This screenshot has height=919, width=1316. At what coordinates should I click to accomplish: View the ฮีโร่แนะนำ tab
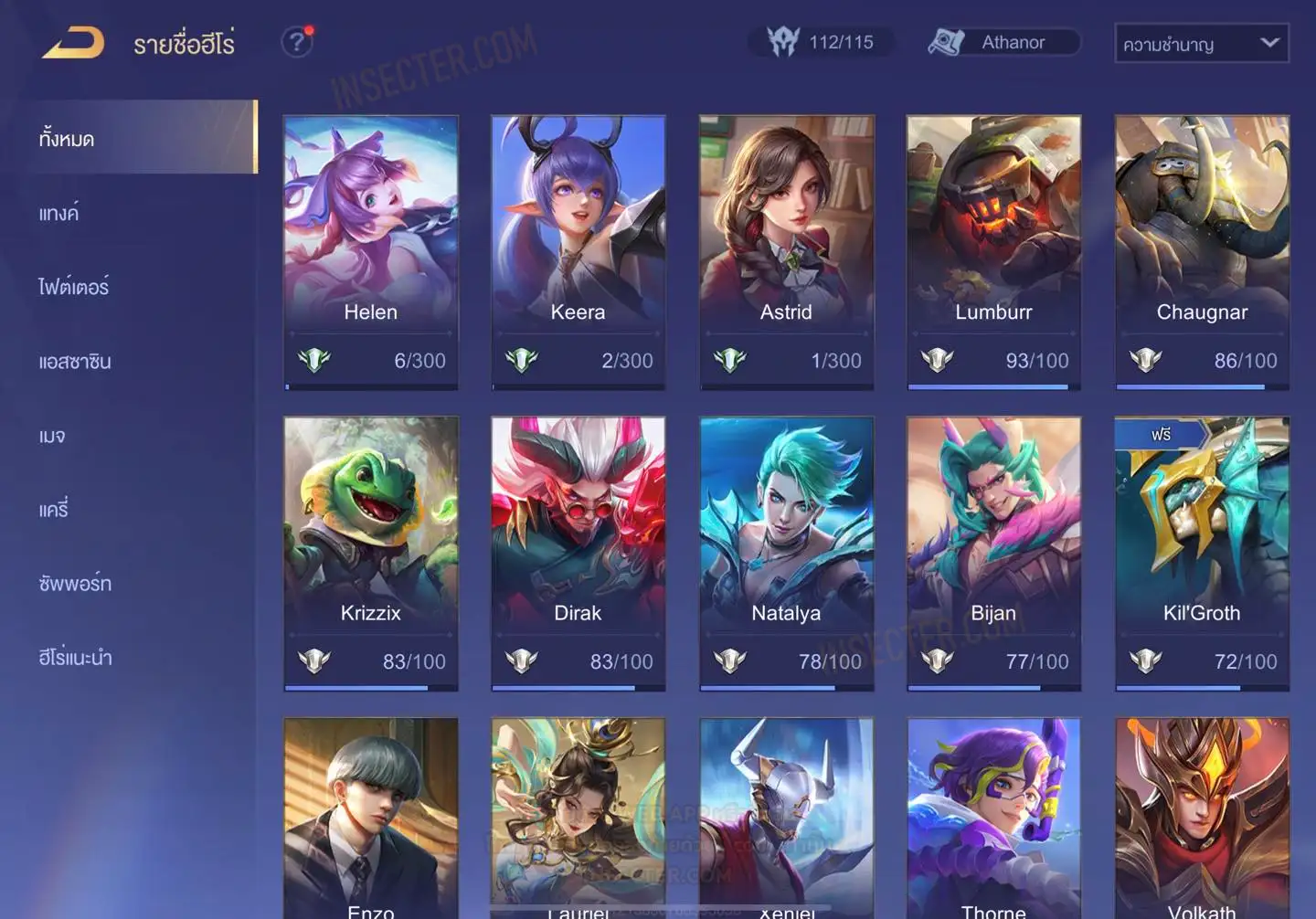click(x=75, y=658)
